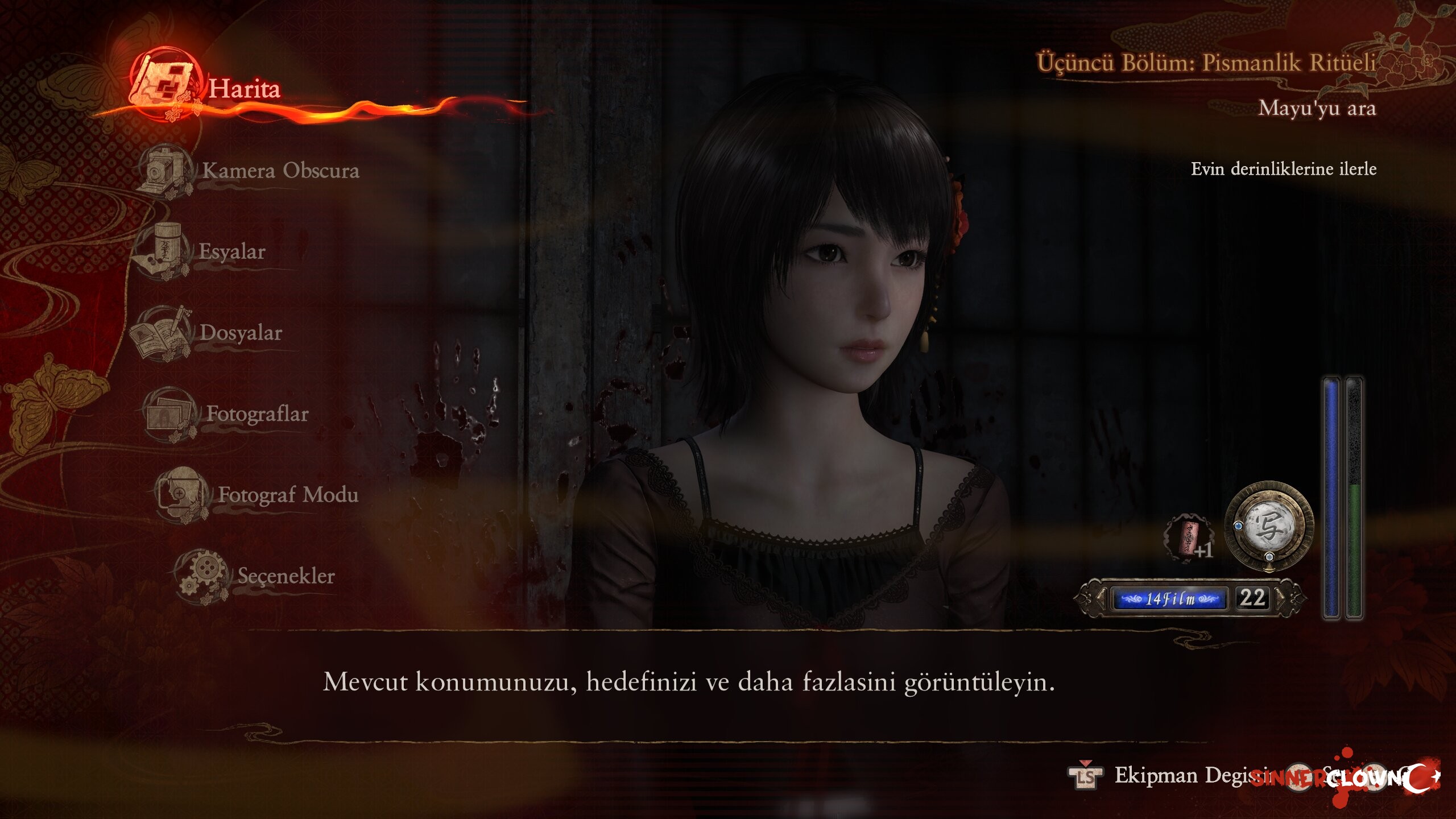Select the red charm item slot
The image size is (1456, 819).
pos(1188,538)
